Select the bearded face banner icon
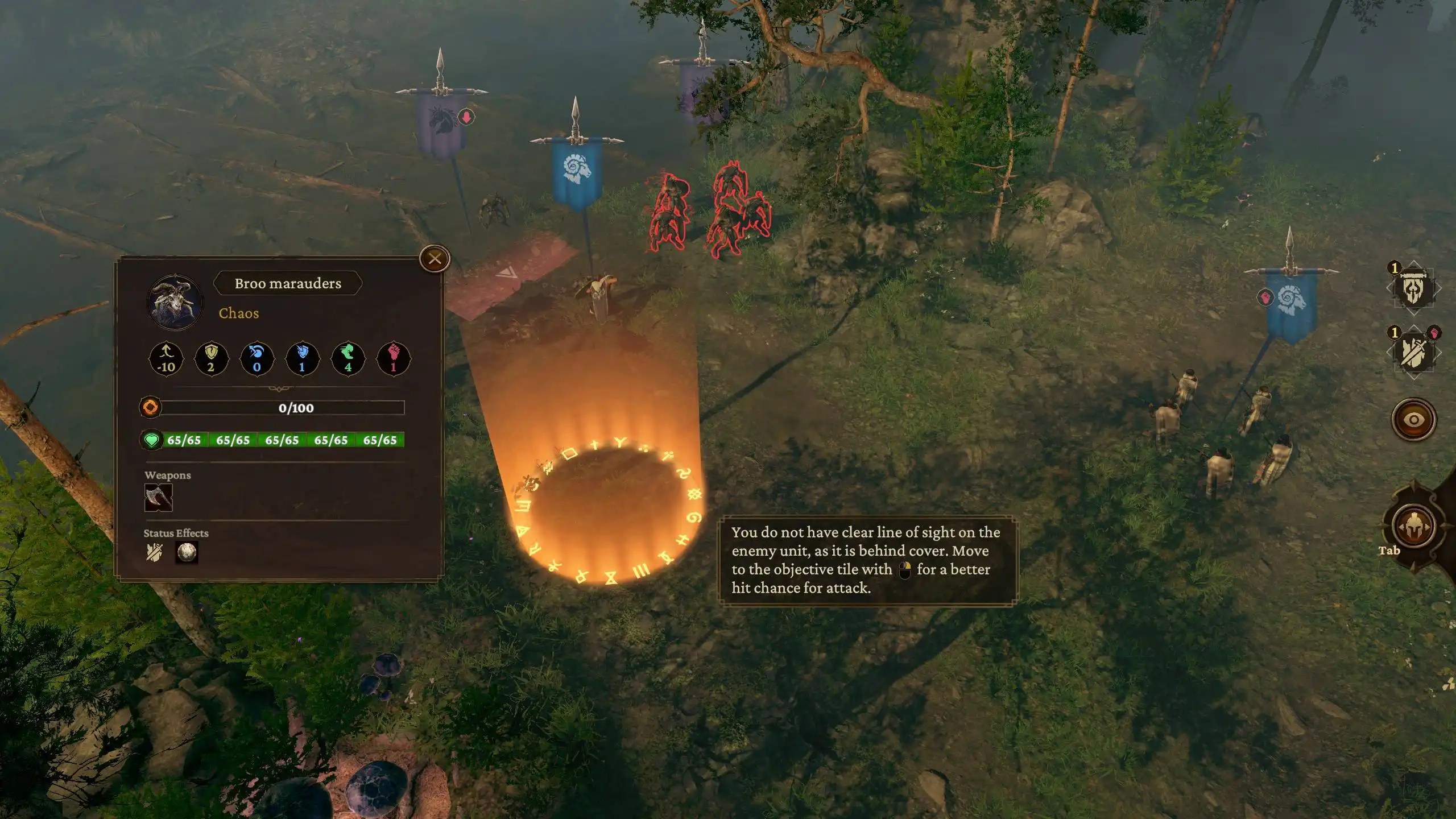 click(1413, 289)
